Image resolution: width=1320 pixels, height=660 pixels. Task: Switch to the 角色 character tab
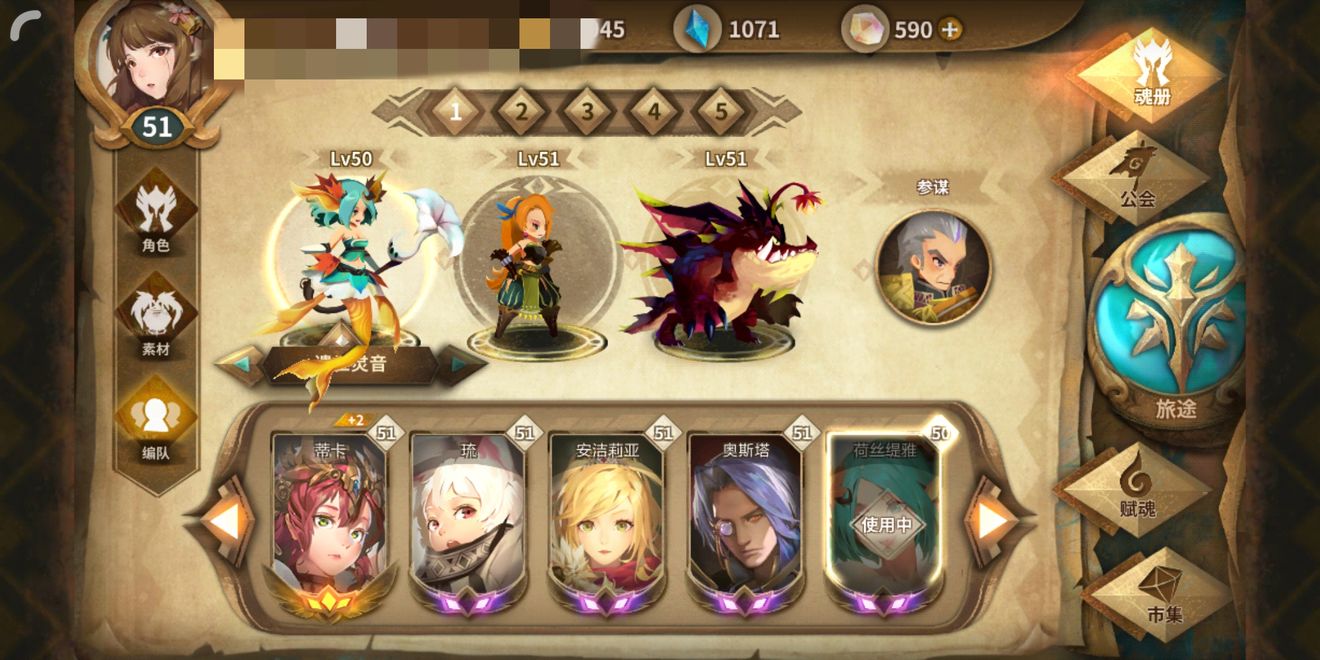156,217
